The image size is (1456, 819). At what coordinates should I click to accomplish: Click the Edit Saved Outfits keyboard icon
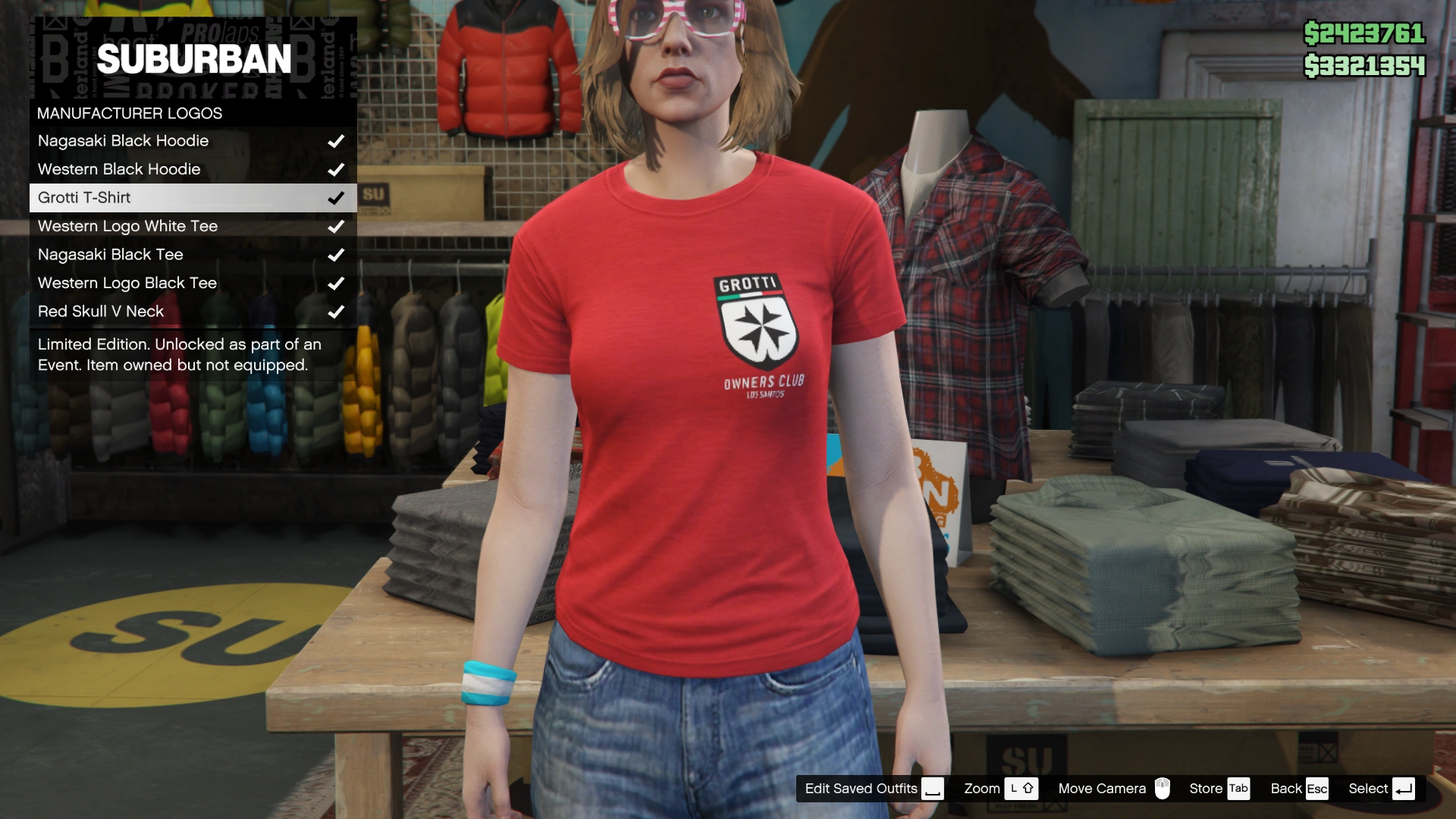[x=934, y=789]
